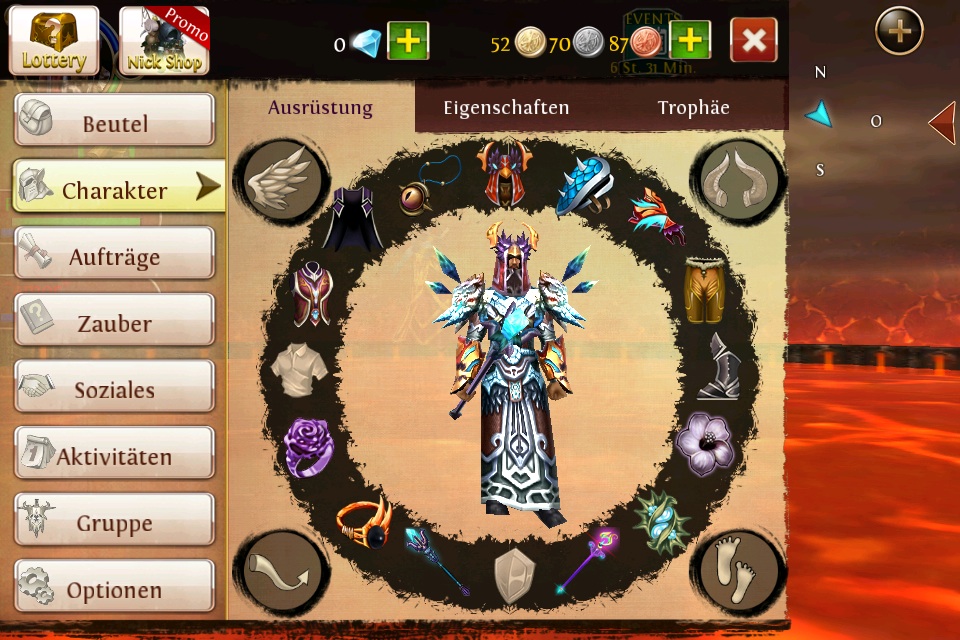The height and width of the screenshot is (640, 960).
Task: Choose the Gruppe menu entry
Action: coord(114,522)
